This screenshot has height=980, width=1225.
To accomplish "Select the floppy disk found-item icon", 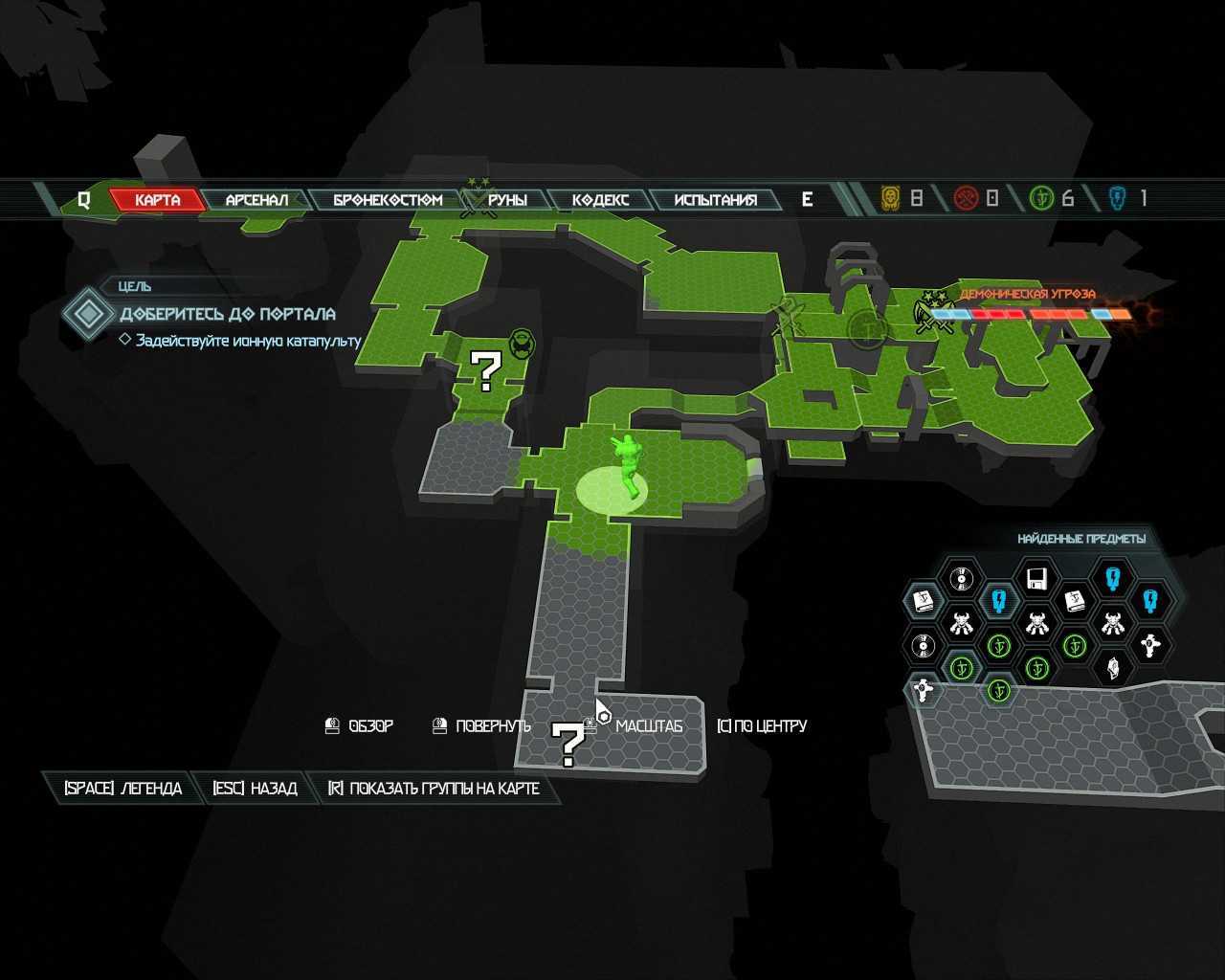I will click(x=1036, y=578).
